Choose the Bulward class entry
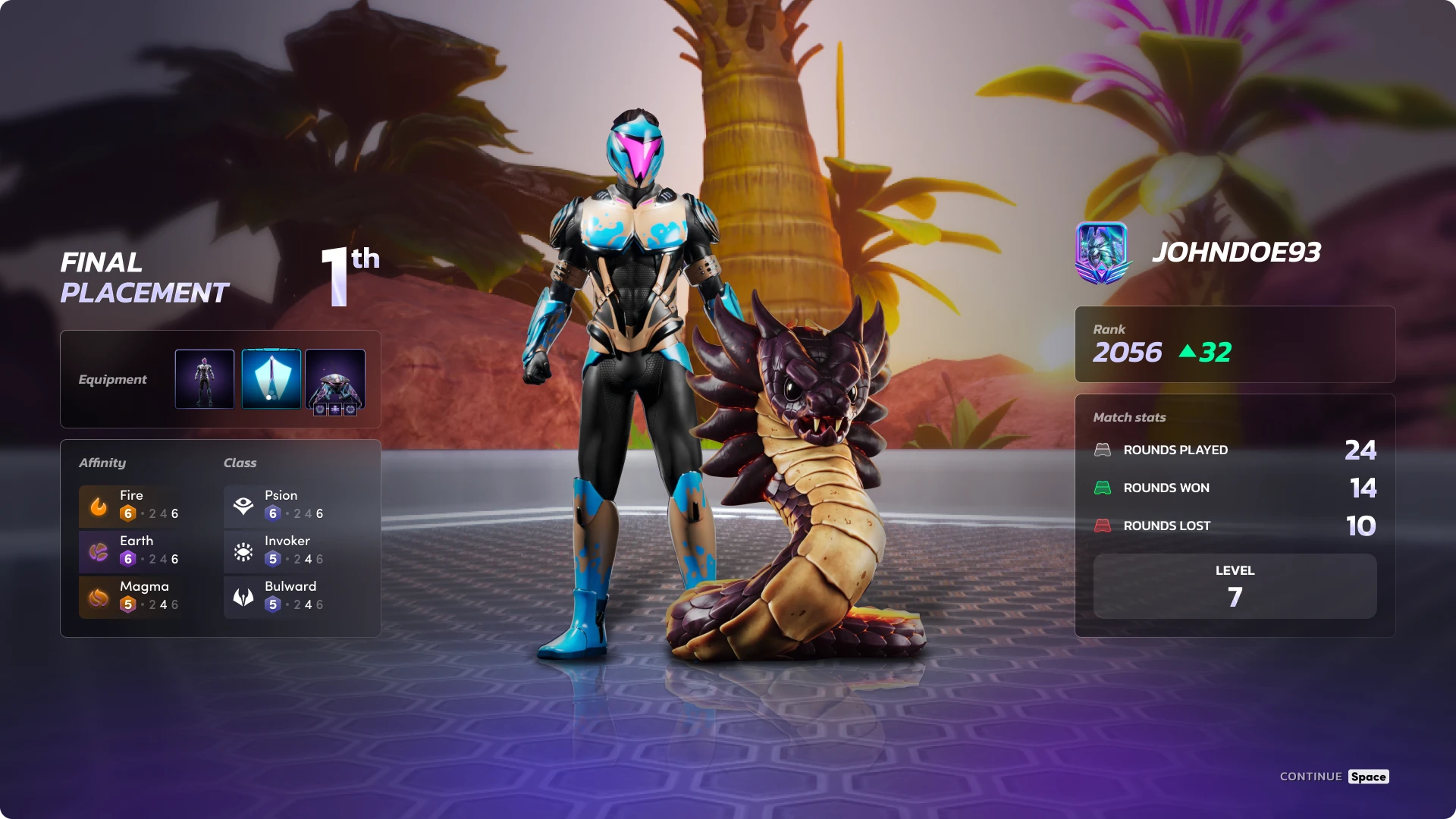The image size is (1456, 819). (276, 597)
